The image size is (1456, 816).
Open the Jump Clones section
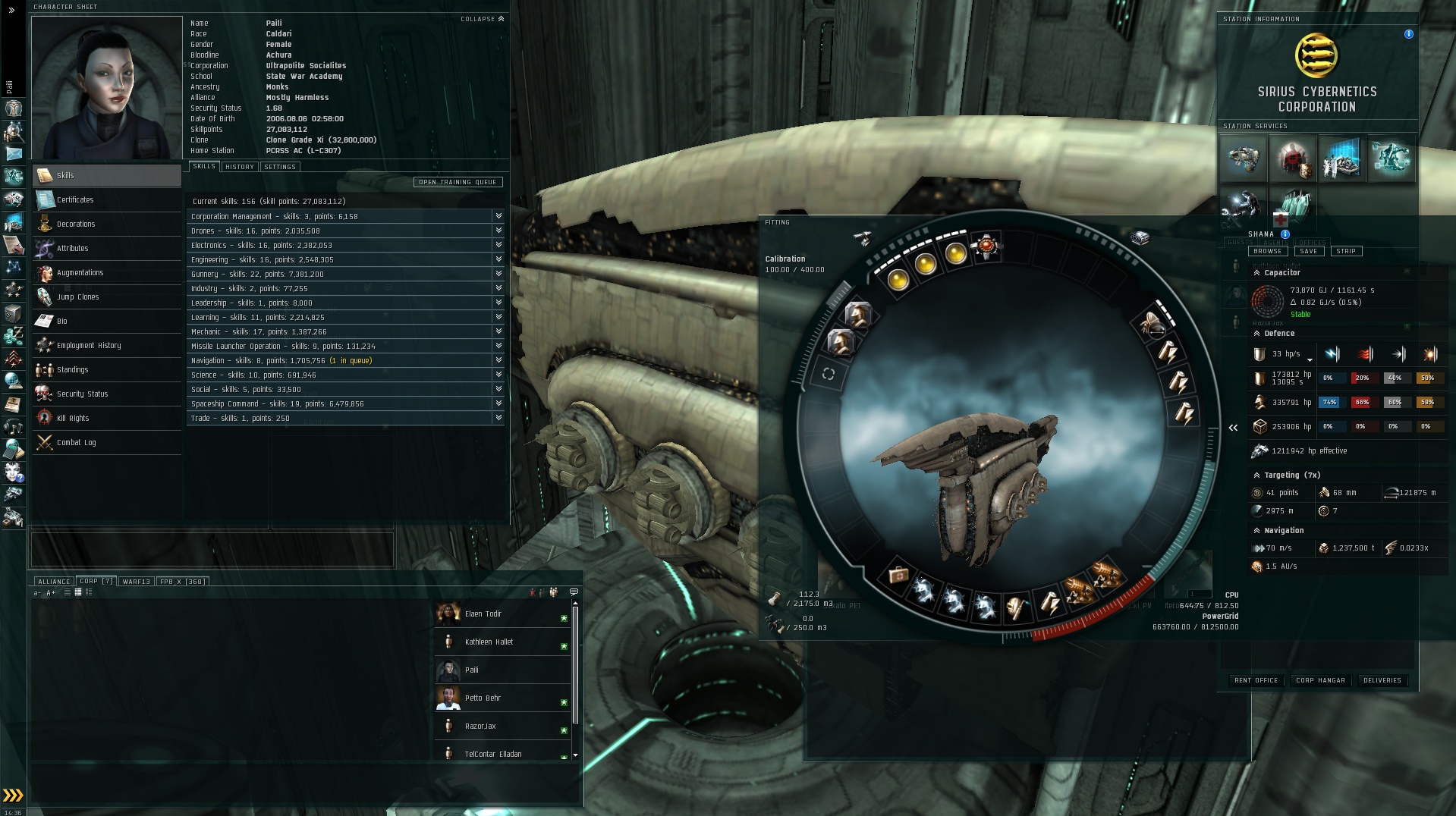coord(77,297)
